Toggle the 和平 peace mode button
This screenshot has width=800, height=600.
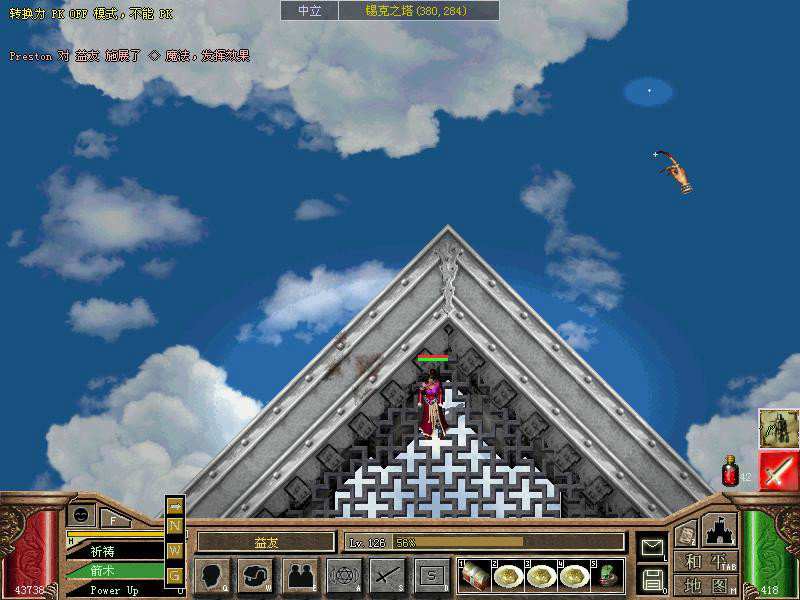pyautogui.click(x=705, y=562)
